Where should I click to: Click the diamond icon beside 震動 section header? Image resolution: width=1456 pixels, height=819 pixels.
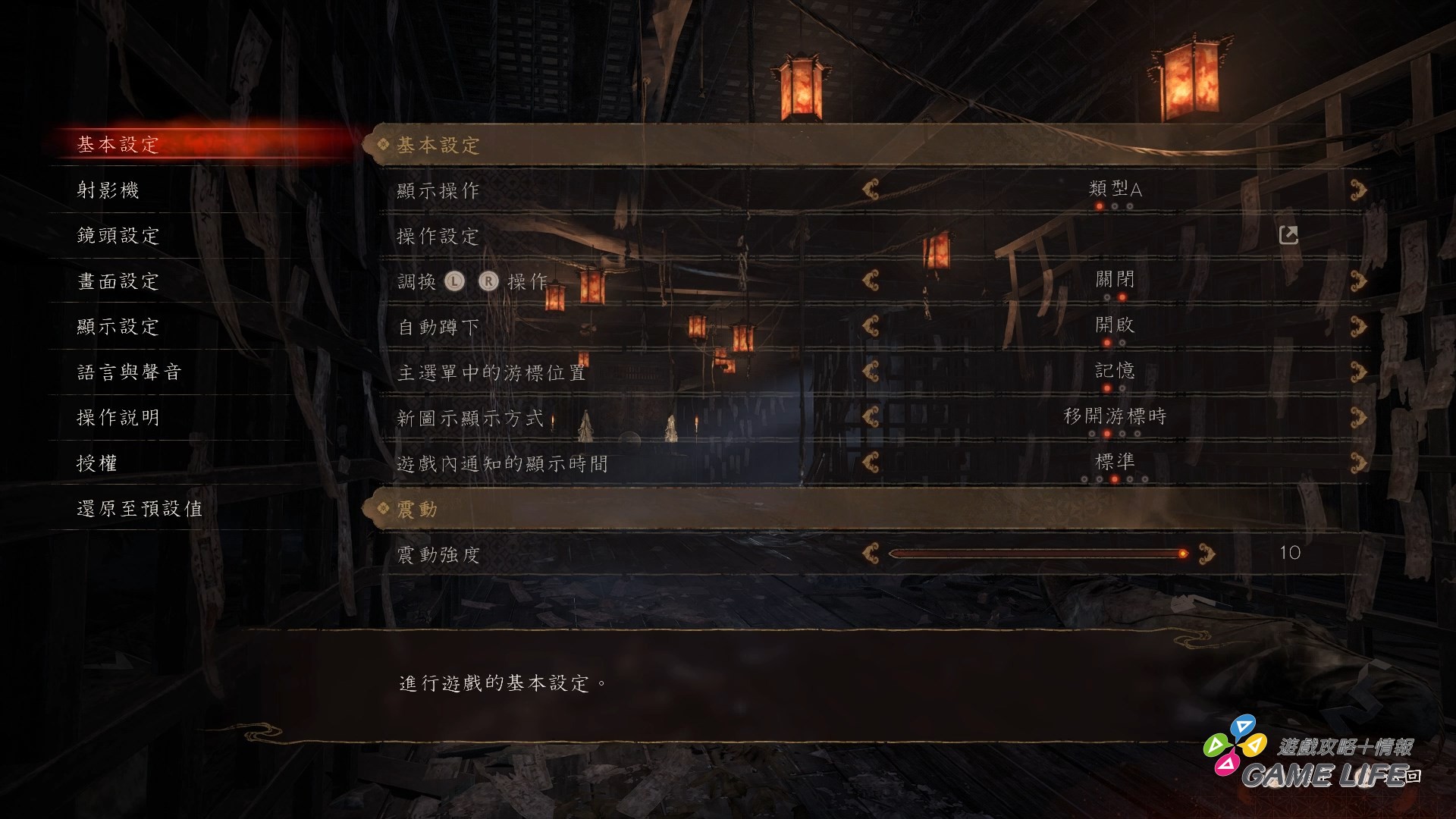tap(383, 510)
